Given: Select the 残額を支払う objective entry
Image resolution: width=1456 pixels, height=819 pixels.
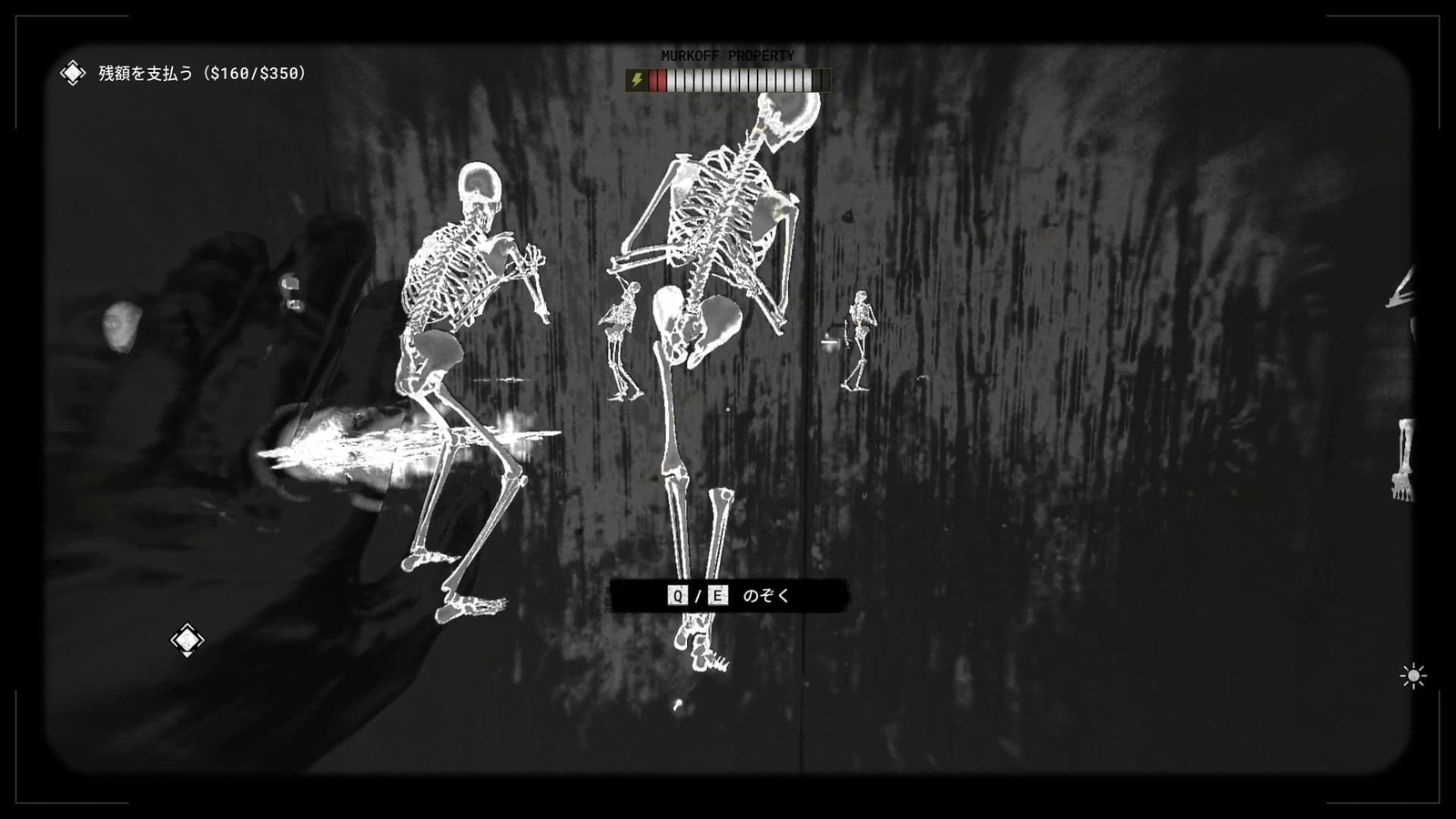Looking at the screenshot, I should (146, 72).
